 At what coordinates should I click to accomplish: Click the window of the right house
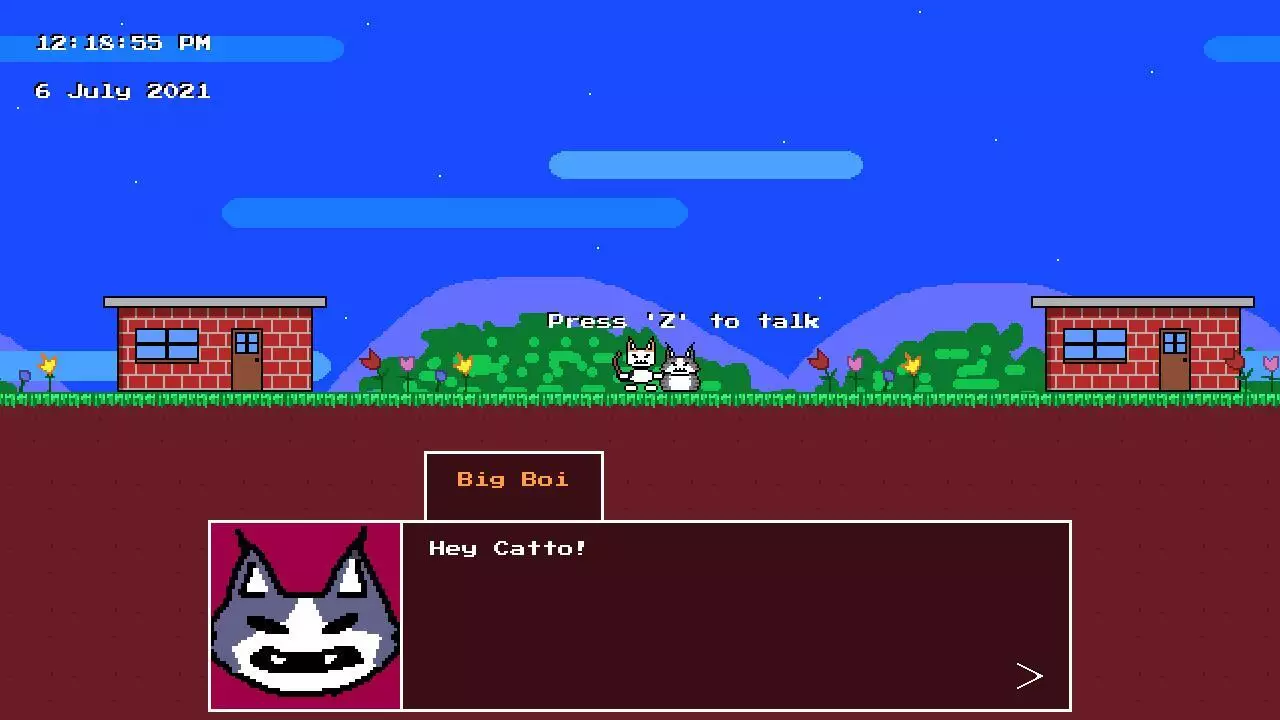click(1094, 345)
